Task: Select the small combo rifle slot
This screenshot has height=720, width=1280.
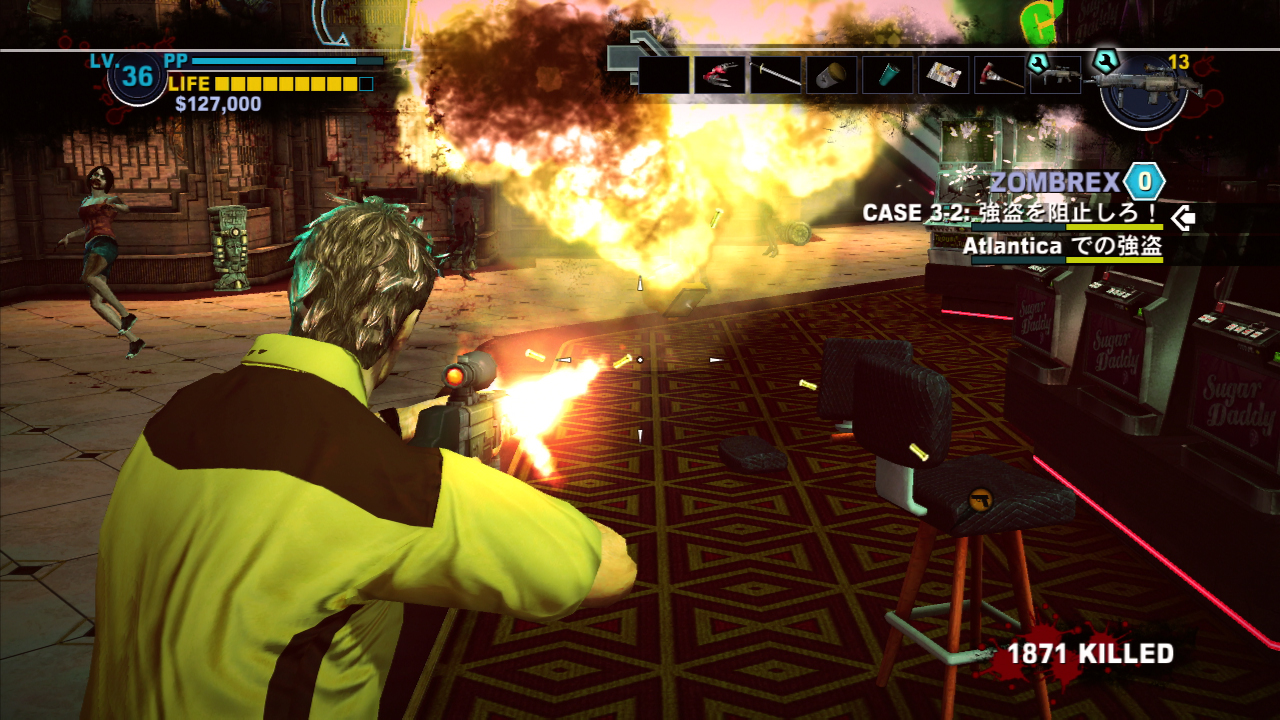Action: point(1056,76)
